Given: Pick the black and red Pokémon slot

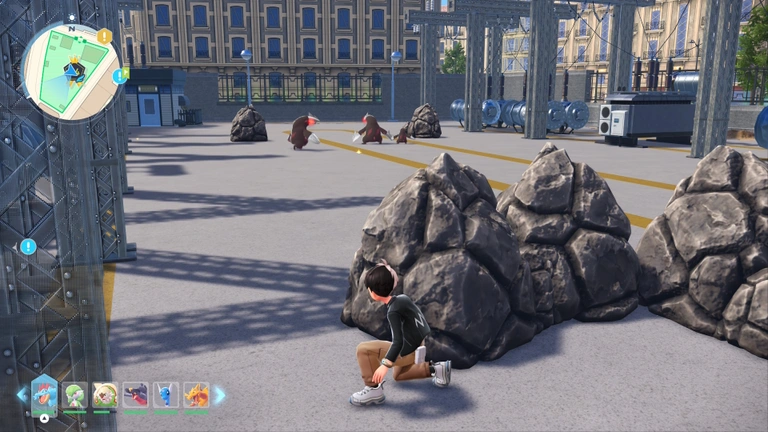Looking at the screenshot, I should pos(135,395).
